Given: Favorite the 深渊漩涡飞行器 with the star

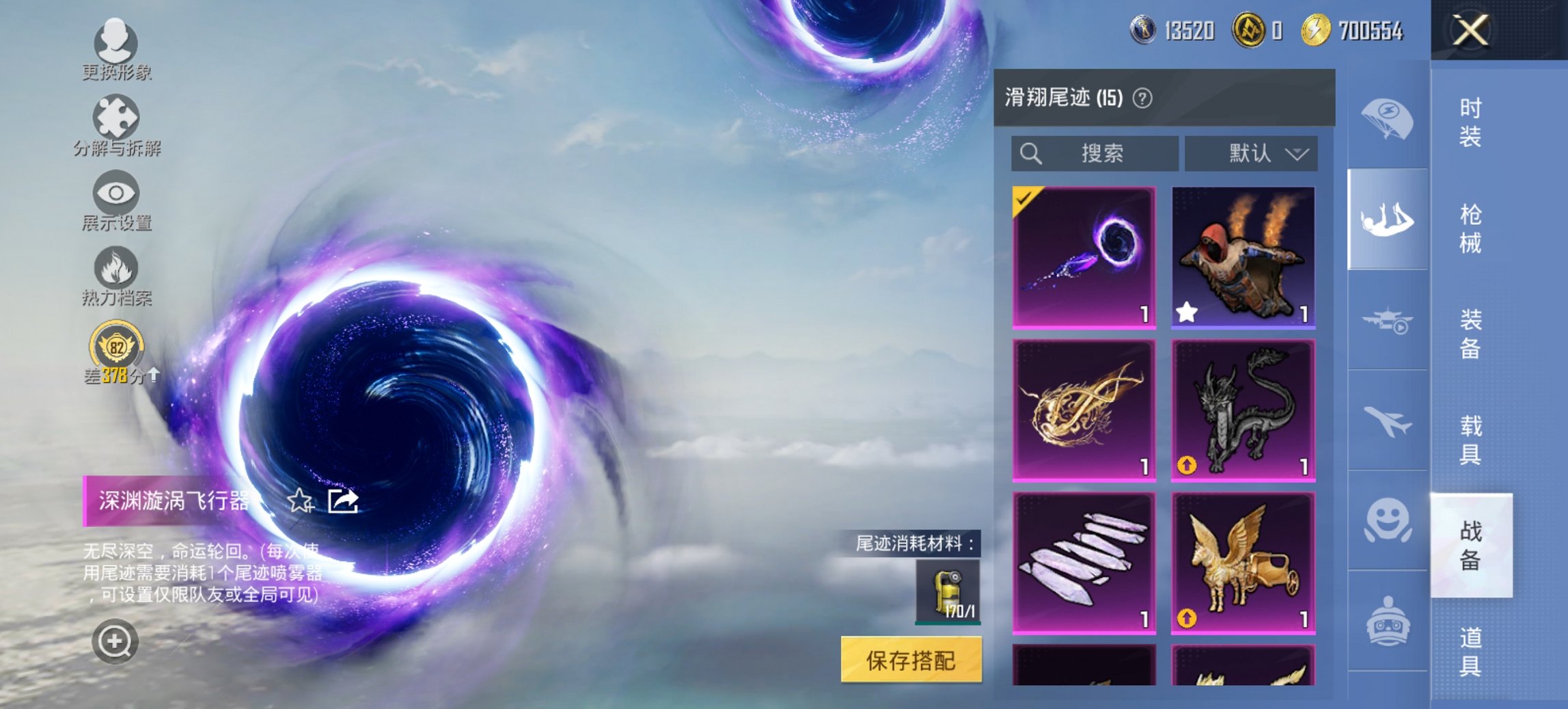Looking at the screenshot, I should point(301,501).
